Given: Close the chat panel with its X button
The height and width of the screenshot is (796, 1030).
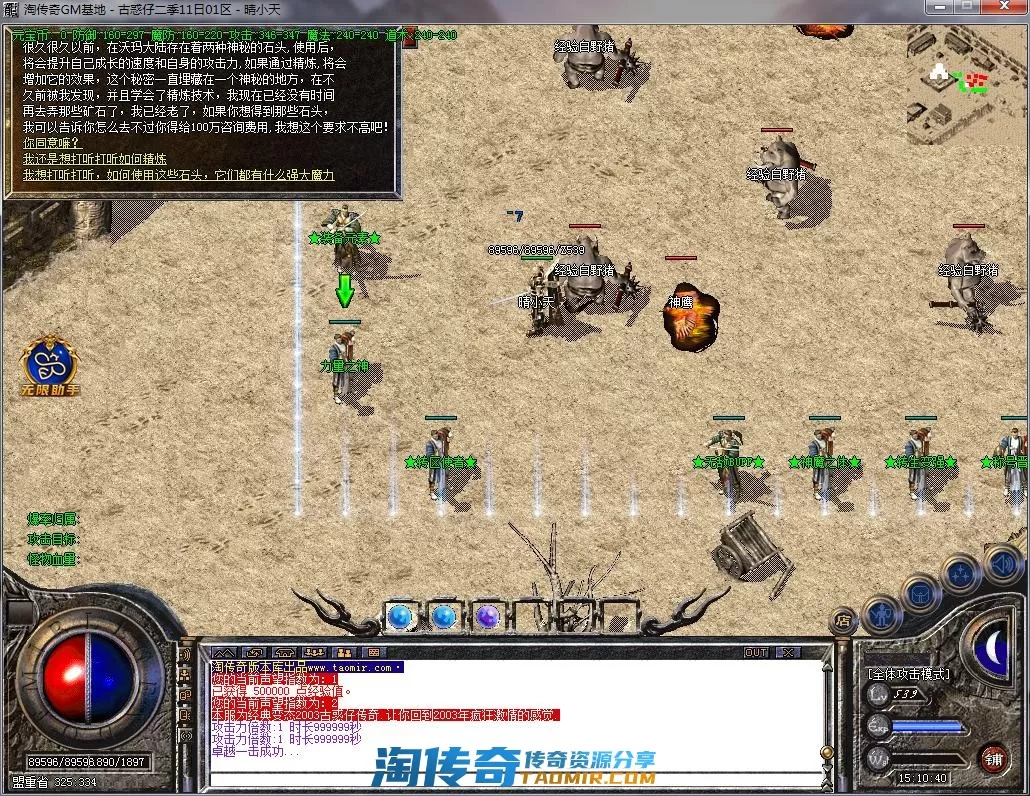Looking at the screenshot, I should point(789,652).
